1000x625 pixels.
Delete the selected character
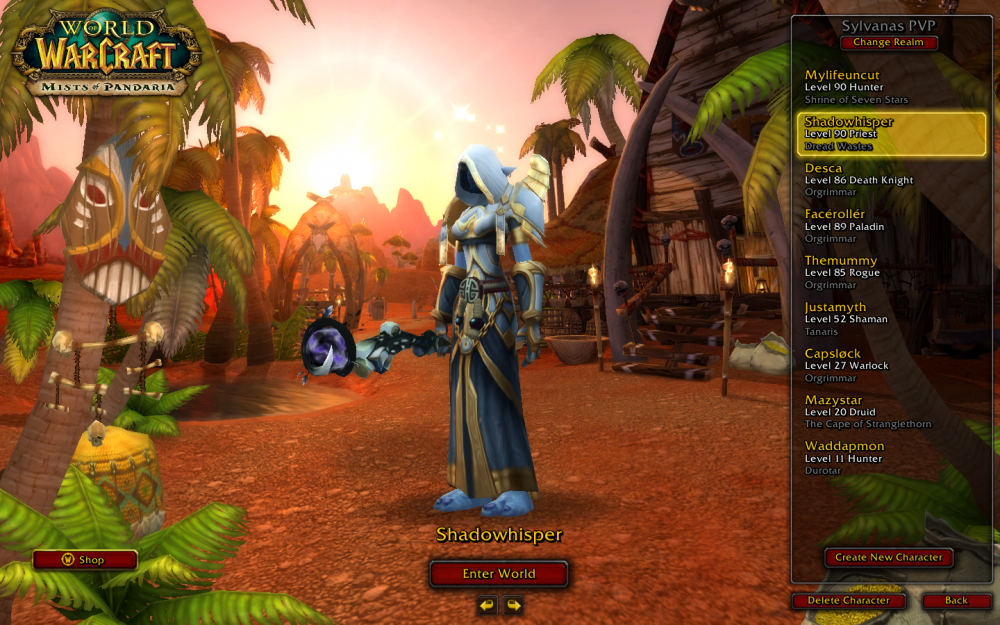(x=848, y=601)
